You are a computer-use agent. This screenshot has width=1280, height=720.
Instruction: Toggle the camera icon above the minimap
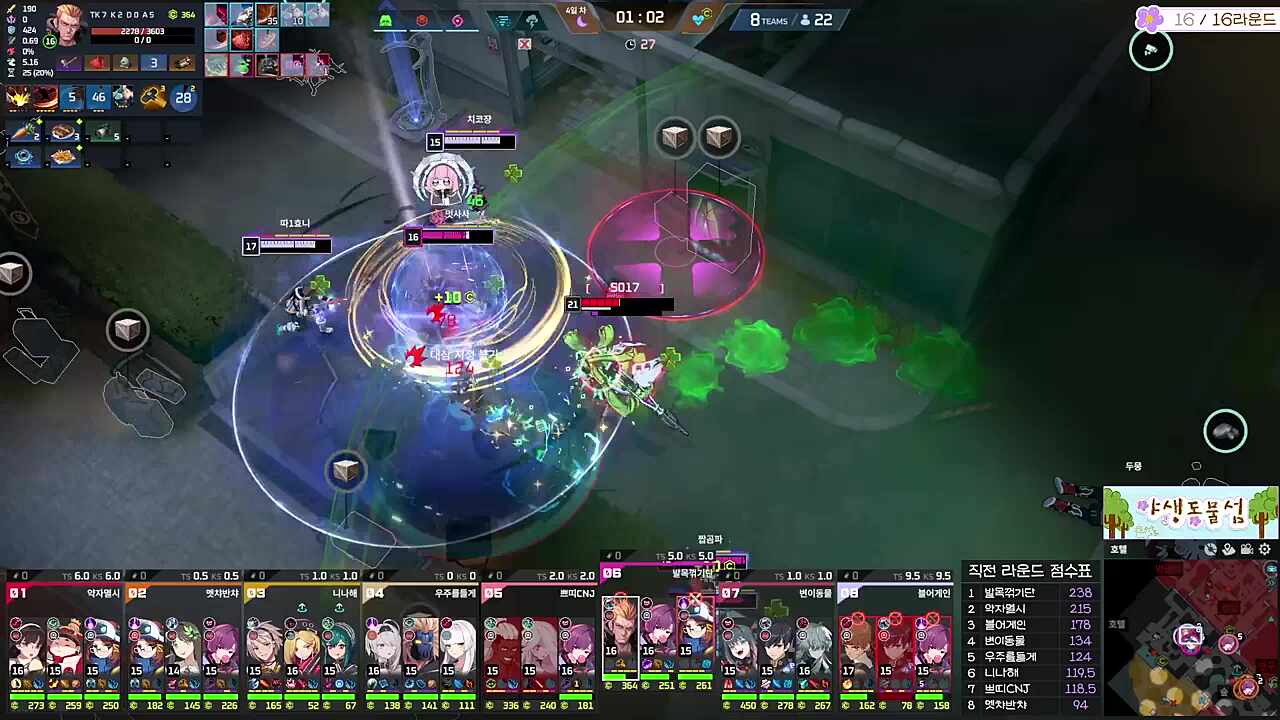tap(1248, 549)
